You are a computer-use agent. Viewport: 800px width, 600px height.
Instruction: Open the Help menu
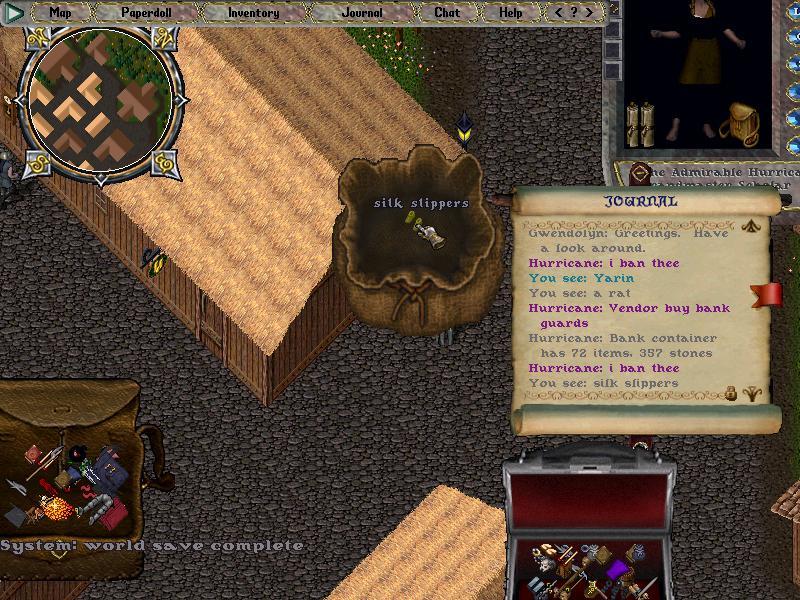[511, 13]
